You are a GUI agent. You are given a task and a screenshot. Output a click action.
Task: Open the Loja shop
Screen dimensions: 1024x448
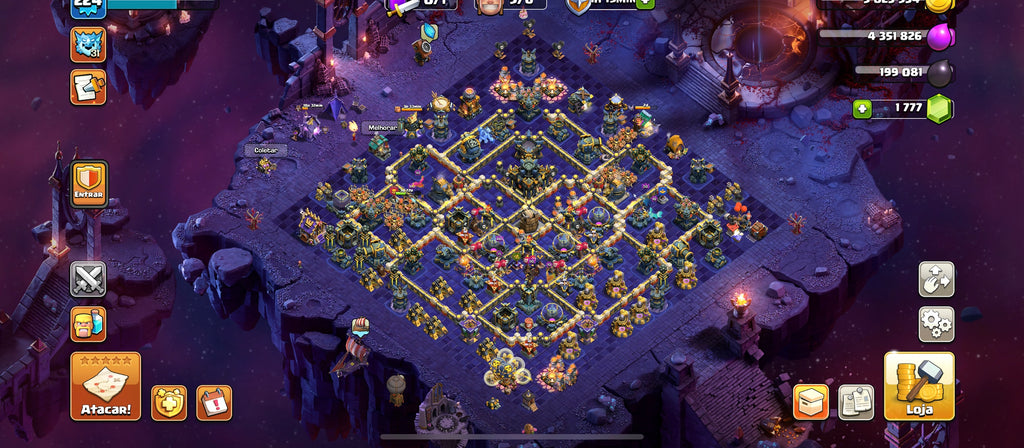[919, 385]
